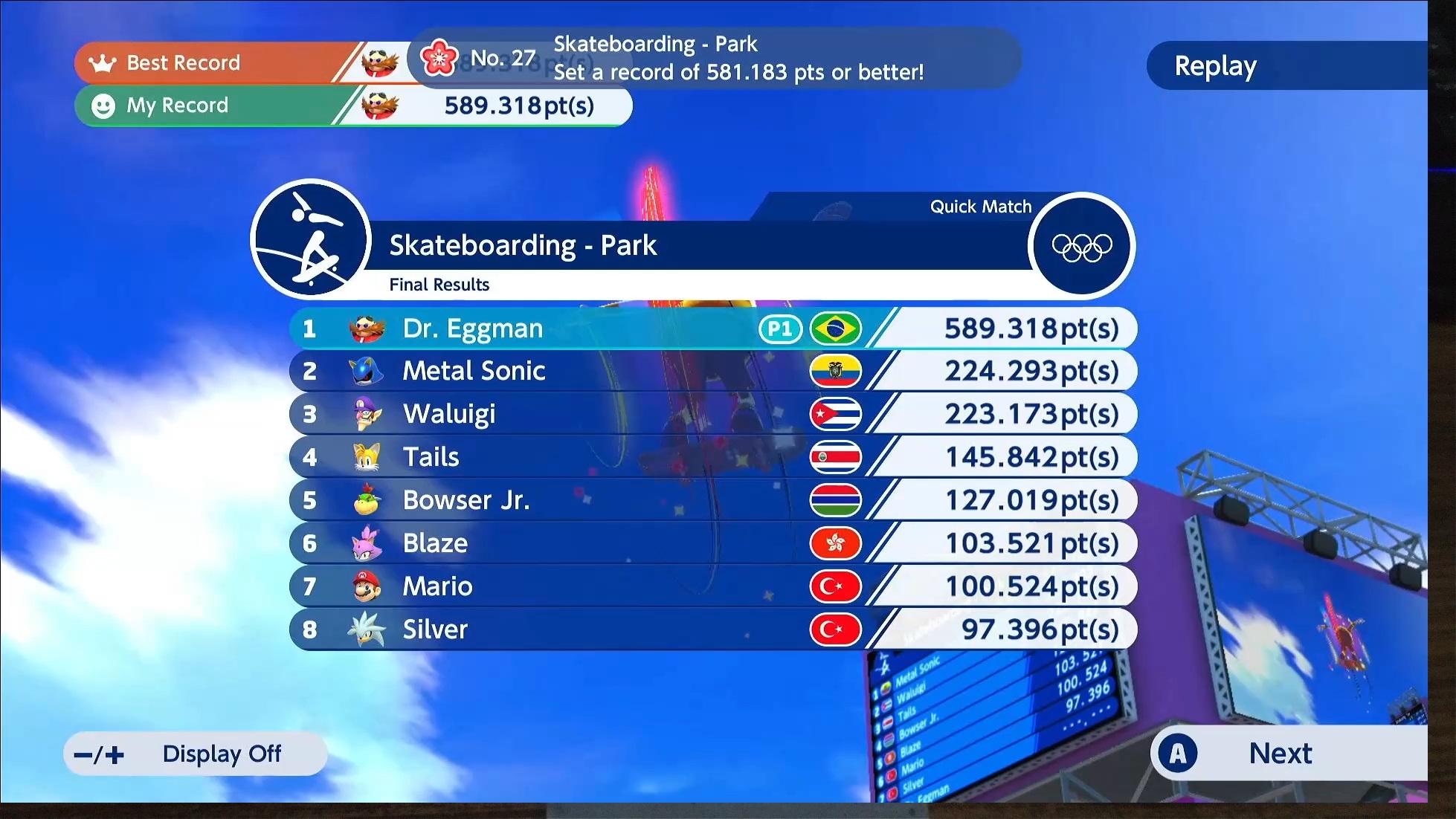Click the Skateboarding - Park event icon

tap(311, 239)
